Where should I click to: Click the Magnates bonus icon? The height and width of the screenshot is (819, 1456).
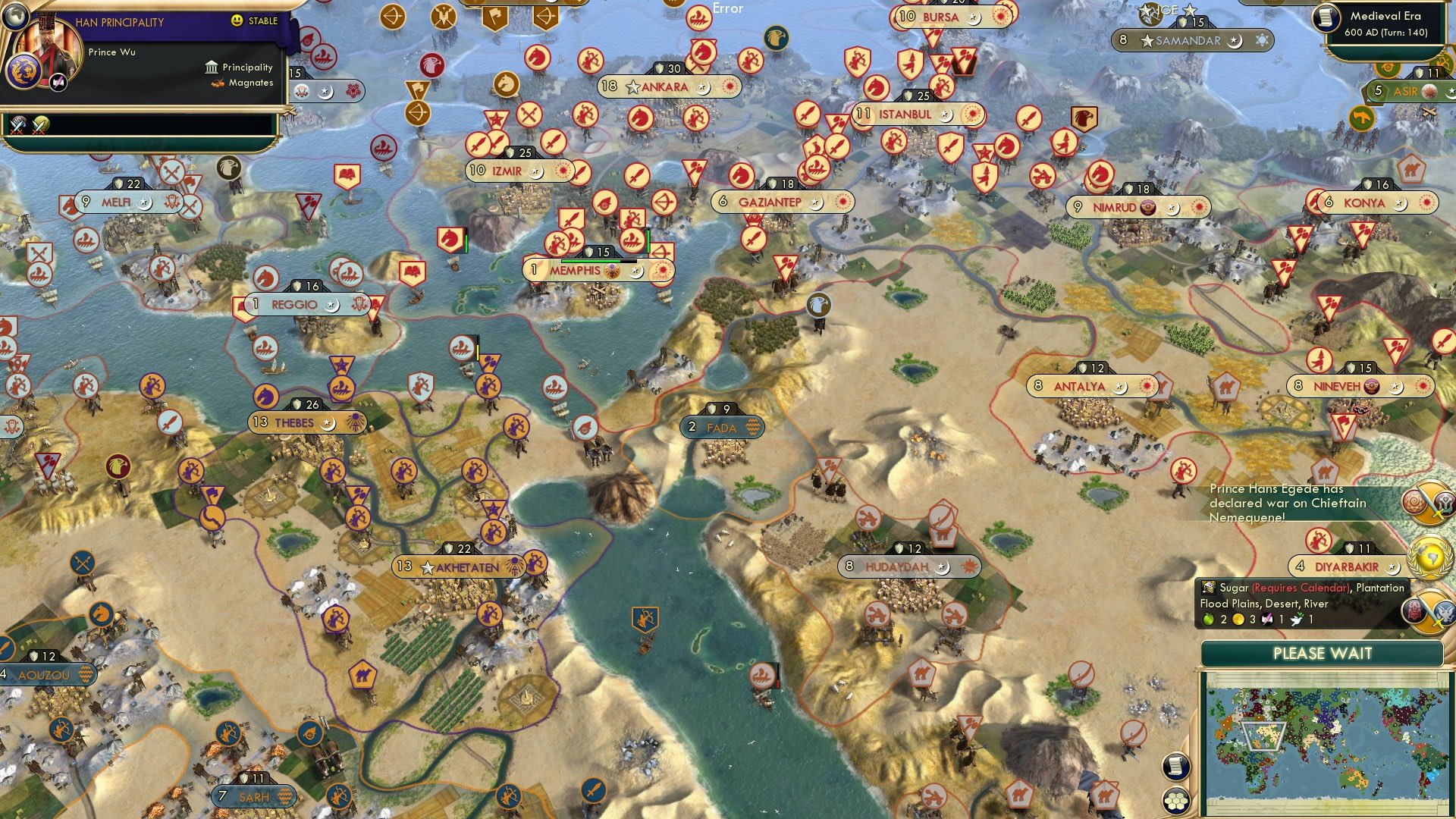coord(218,83)
